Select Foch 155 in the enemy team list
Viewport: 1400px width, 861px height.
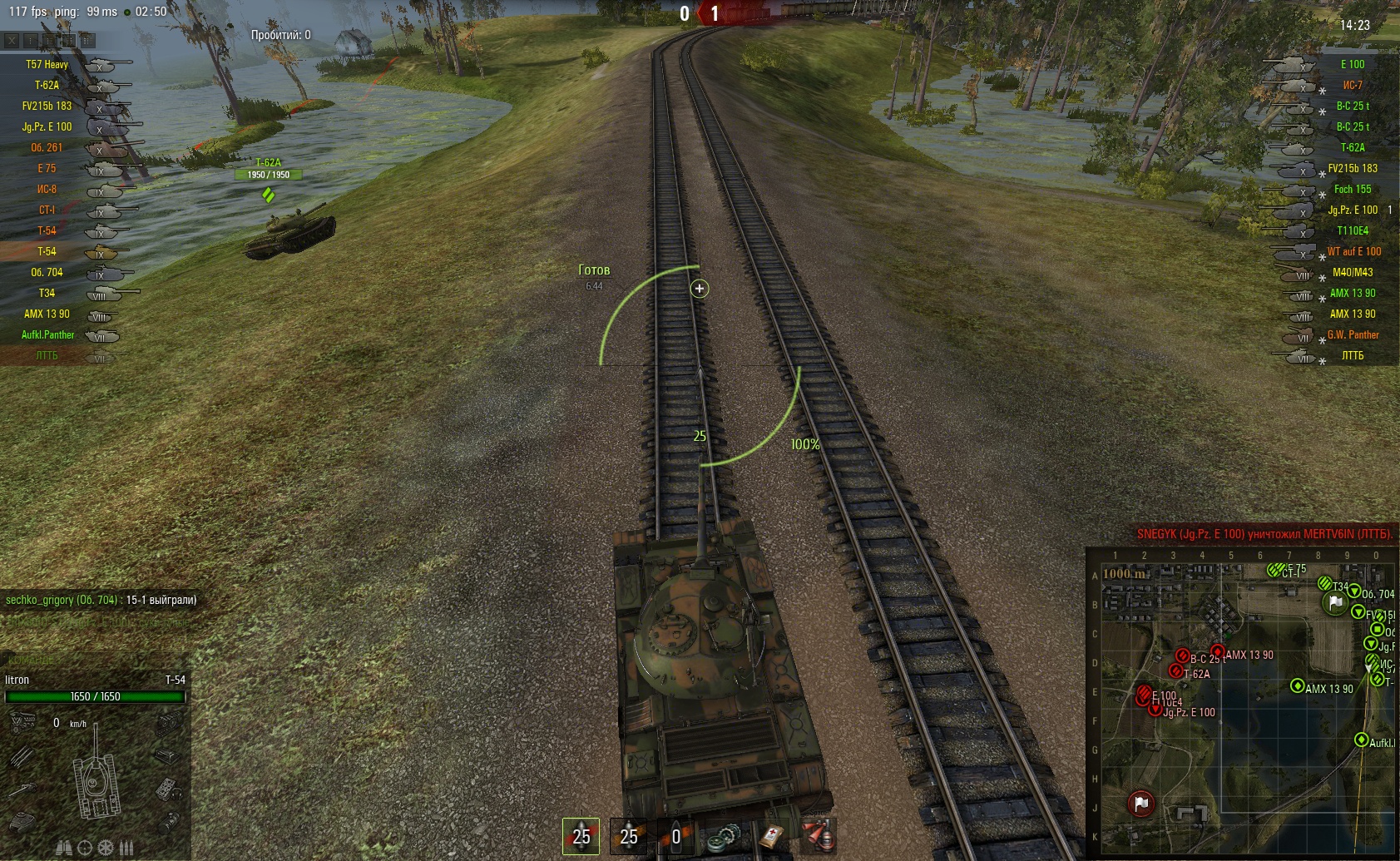tap(1352, 189)
